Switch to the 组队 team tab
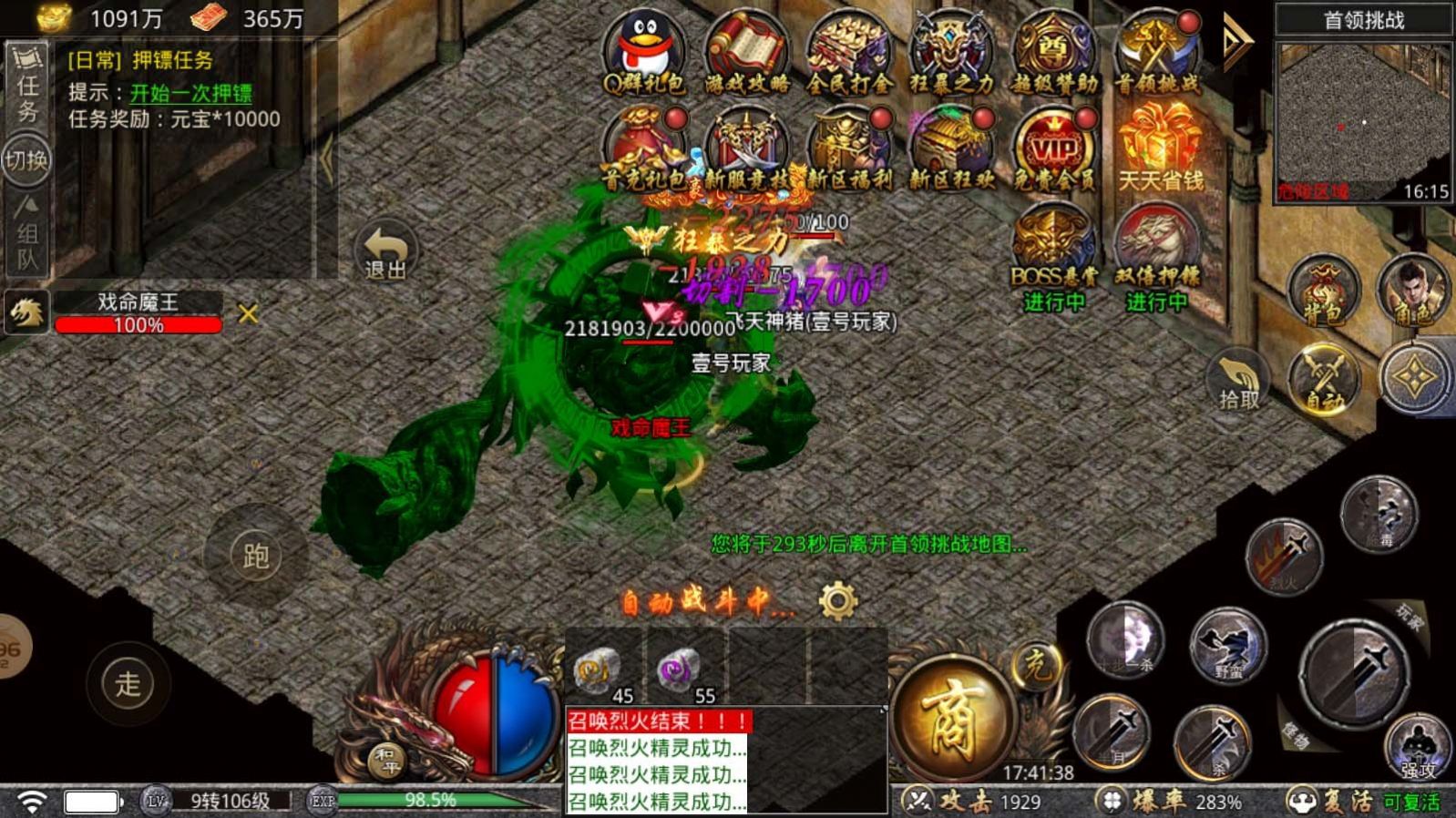Image resolution: width=1456 pixels, height=818 pixels. tap(26, 235)
